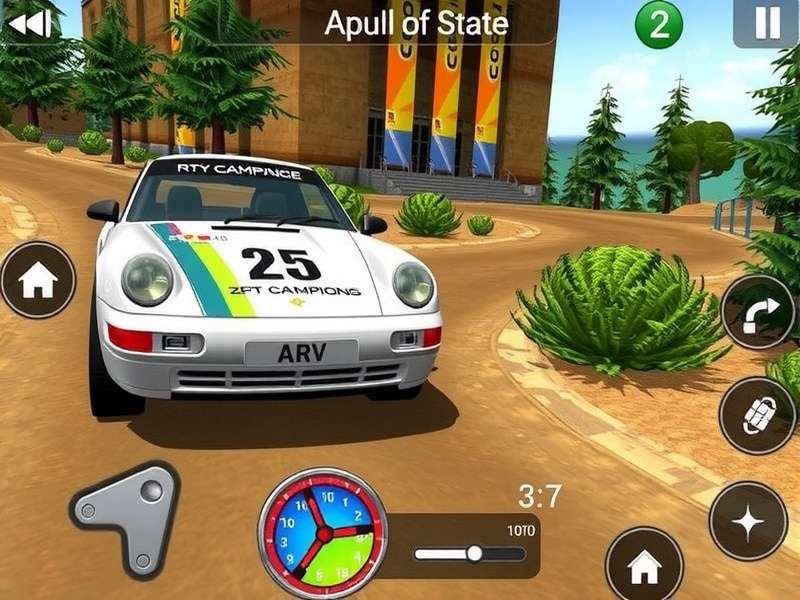Activate the four-point star boost button
The width and height of the screenshot is (800, 600).
pos(747,520)
